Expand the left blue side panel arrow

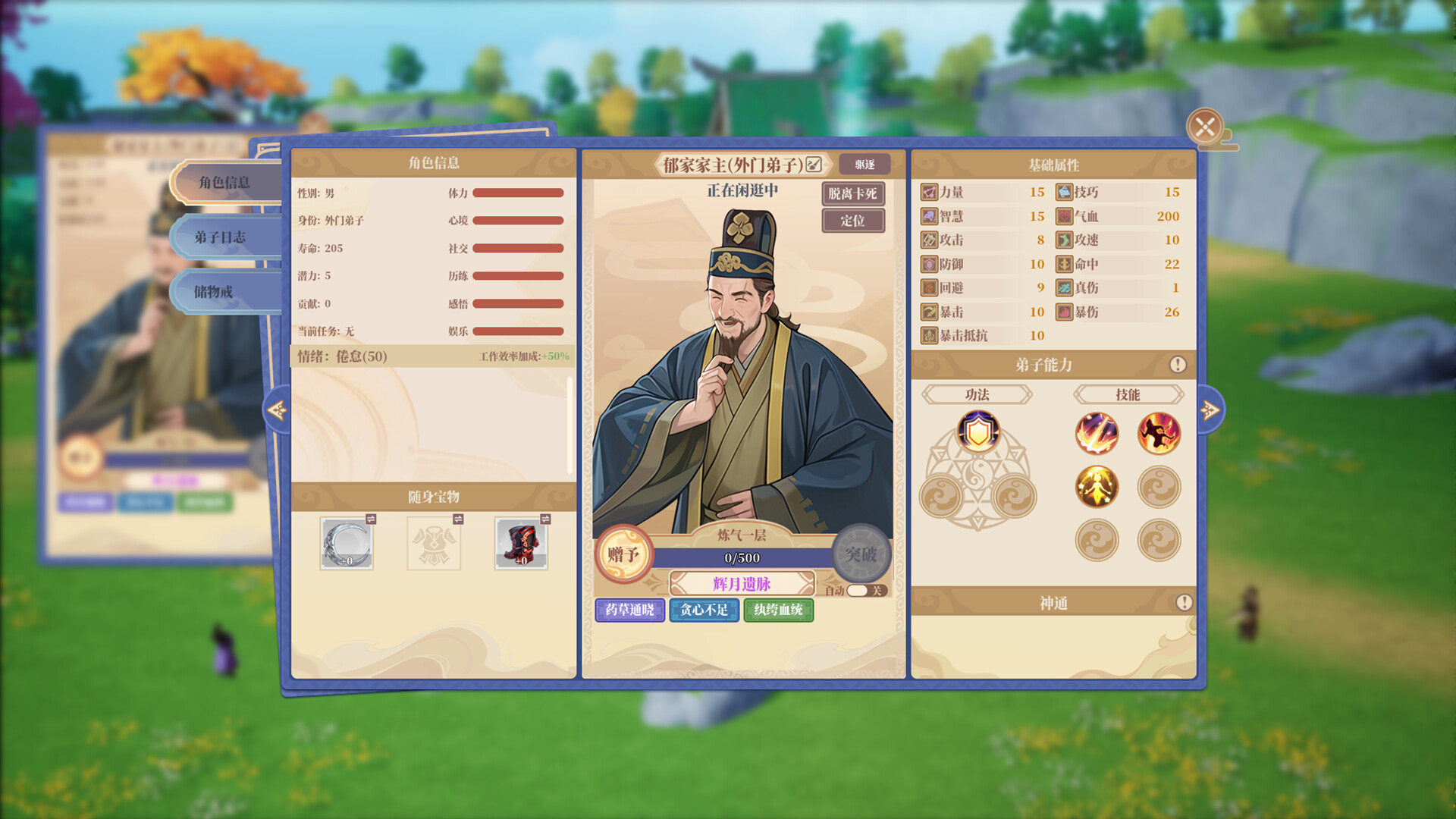(x=276, y=409)
